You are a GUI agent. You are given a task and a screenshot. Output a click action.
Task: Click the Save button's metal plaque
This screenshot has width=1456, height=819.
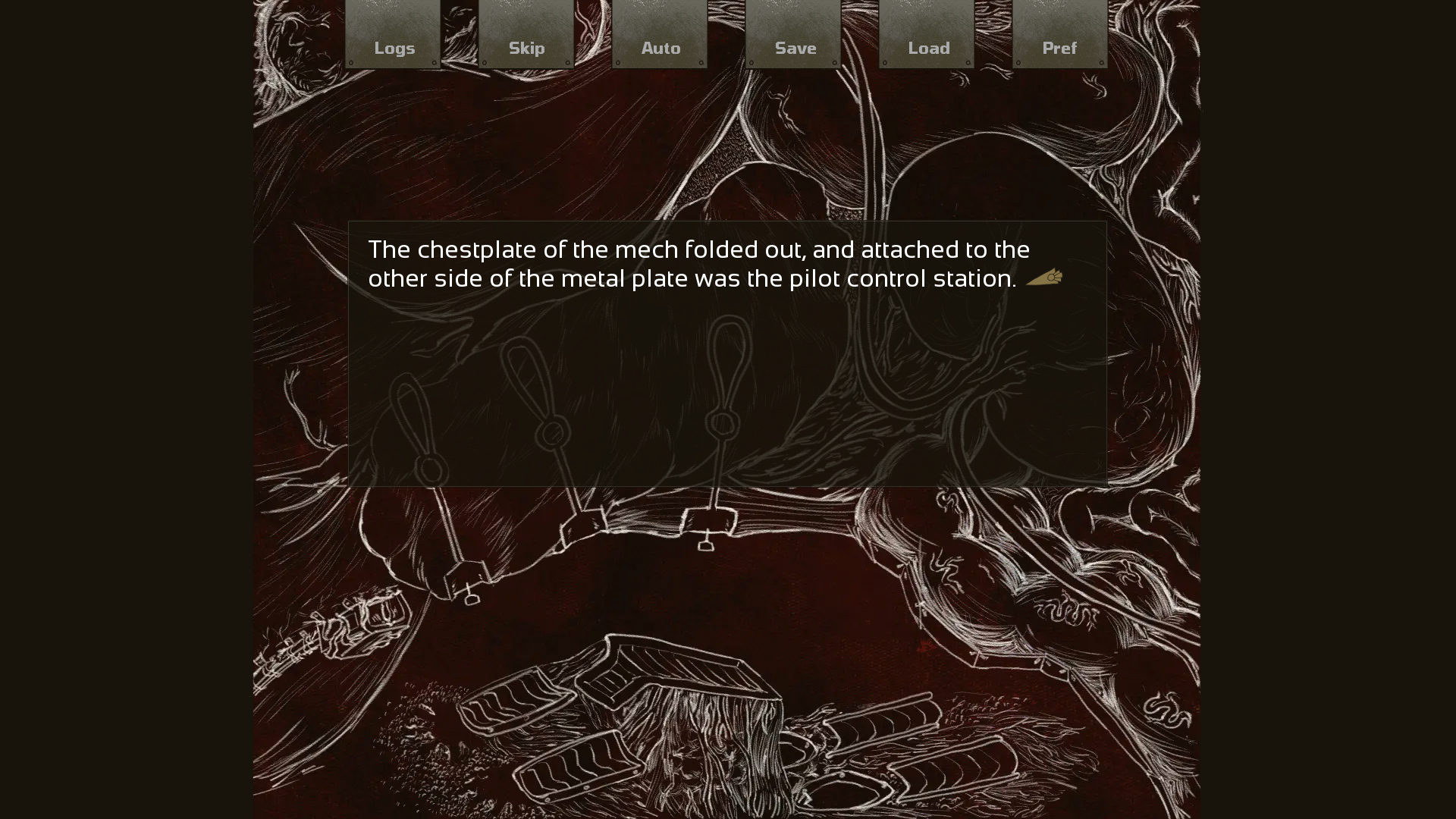[x=795, y=34]
